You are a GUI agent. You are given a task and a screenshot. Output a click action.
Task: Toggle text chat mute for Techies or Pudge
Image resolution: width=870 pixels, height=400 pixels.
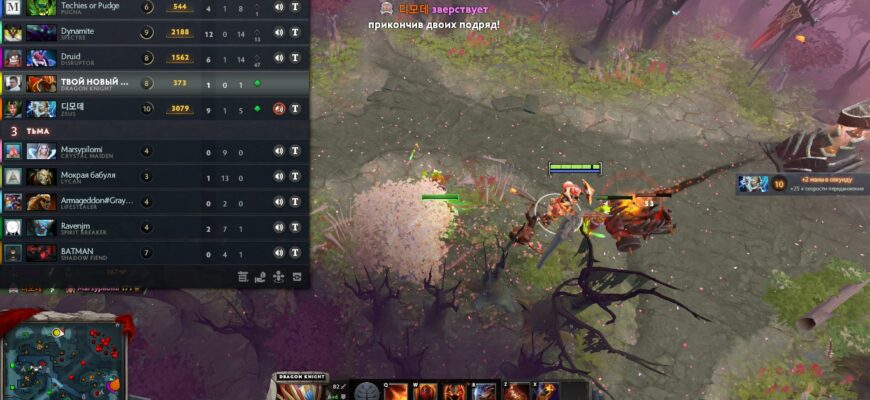[295, 7]
